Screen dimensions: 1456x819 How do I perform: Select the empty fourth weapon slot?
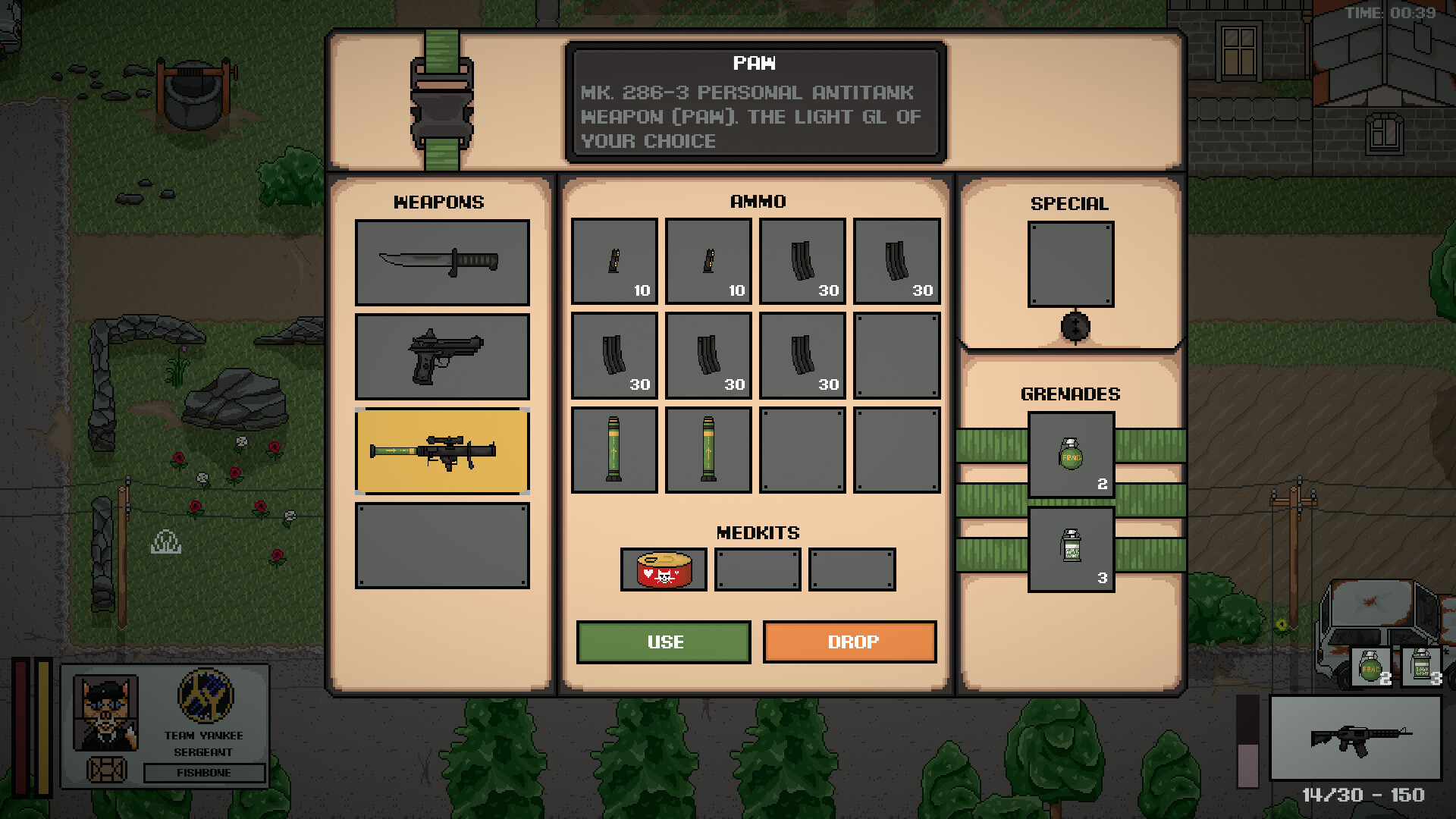coord(442,544)
